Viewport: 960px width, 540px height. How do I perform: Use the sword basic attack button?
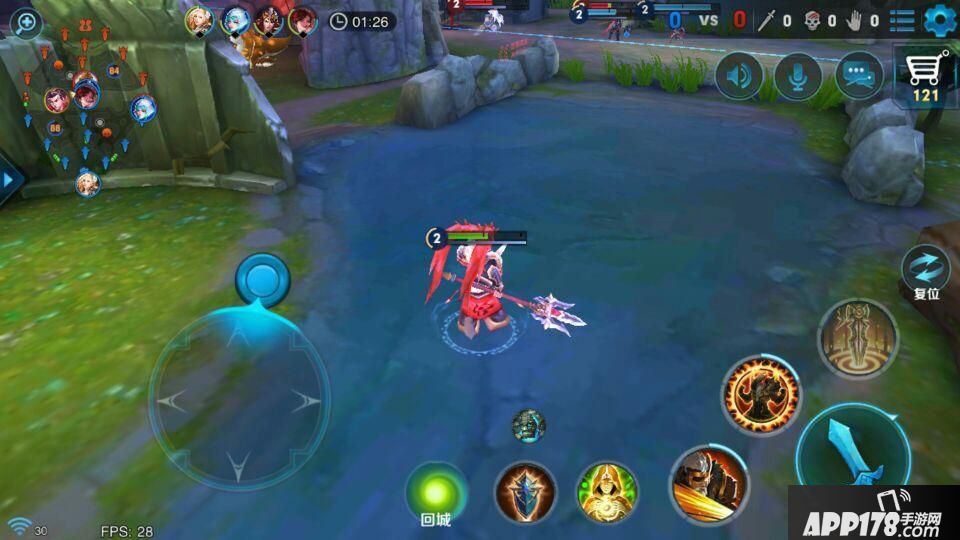(853, 452)
